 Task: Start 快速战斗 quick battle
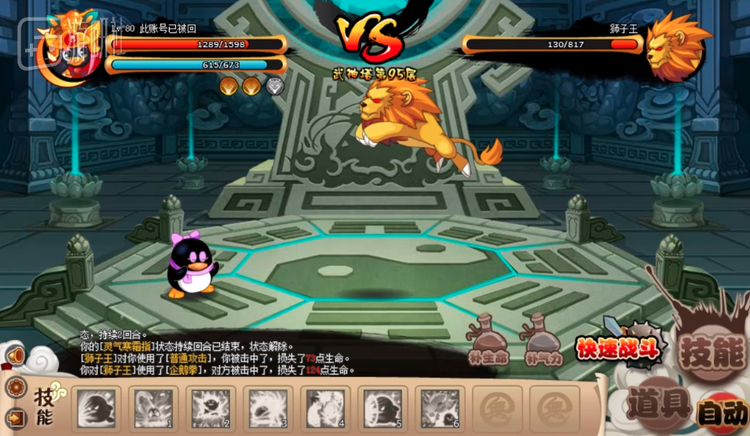(616, 348)
